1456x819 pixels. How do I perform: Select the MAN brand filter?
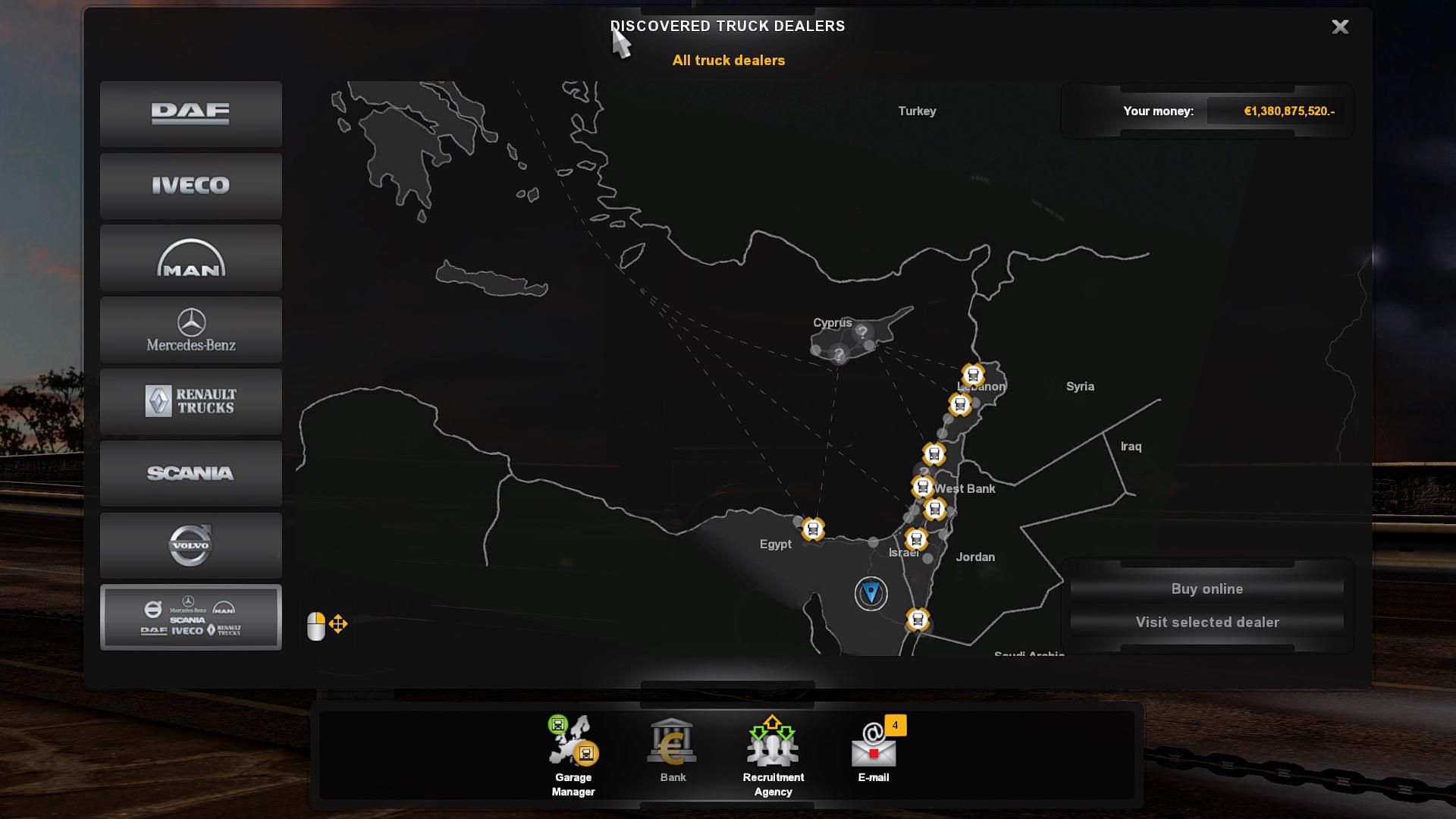[x=190, y=257]
